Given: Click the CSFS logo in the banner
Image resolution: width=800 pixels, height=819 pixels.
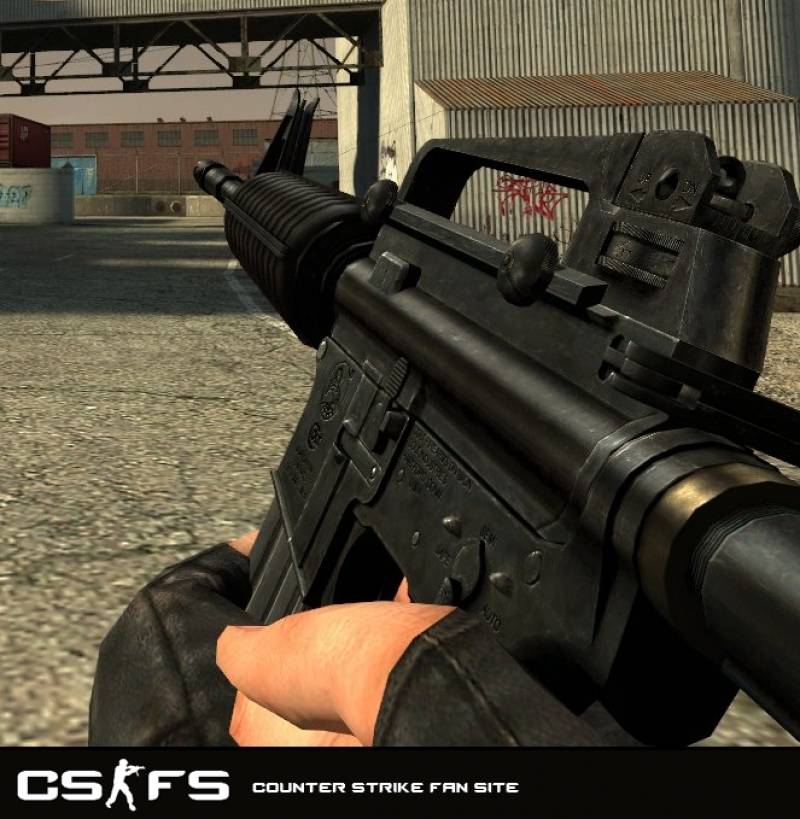Looking at the screenshot, I should pyautogui.click(x=123, y=785).
